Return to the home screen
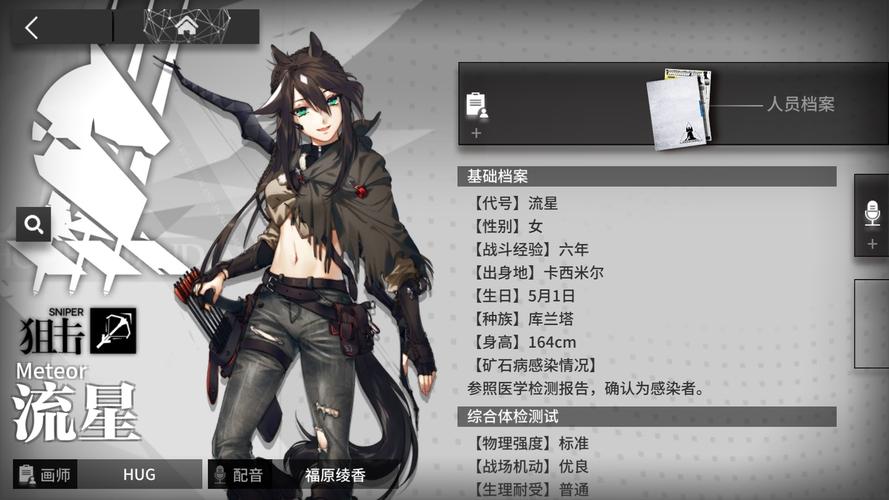Image resolution: width=889 pixels, height=500 pixels. [186, 27]
